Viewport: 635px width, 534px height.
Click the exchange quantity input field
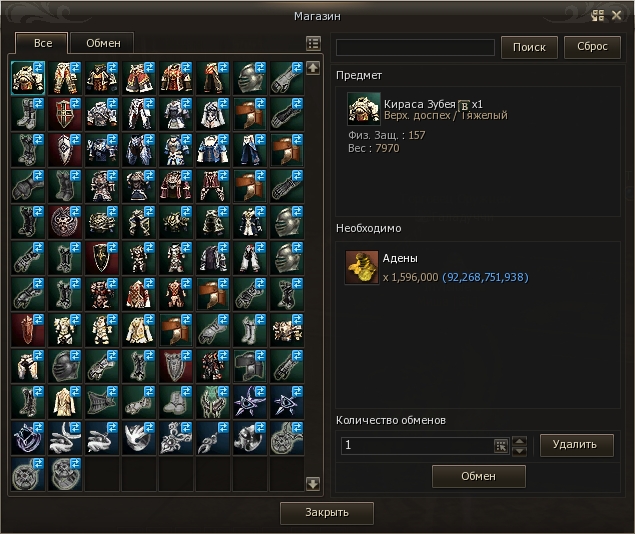pos(415,445)
